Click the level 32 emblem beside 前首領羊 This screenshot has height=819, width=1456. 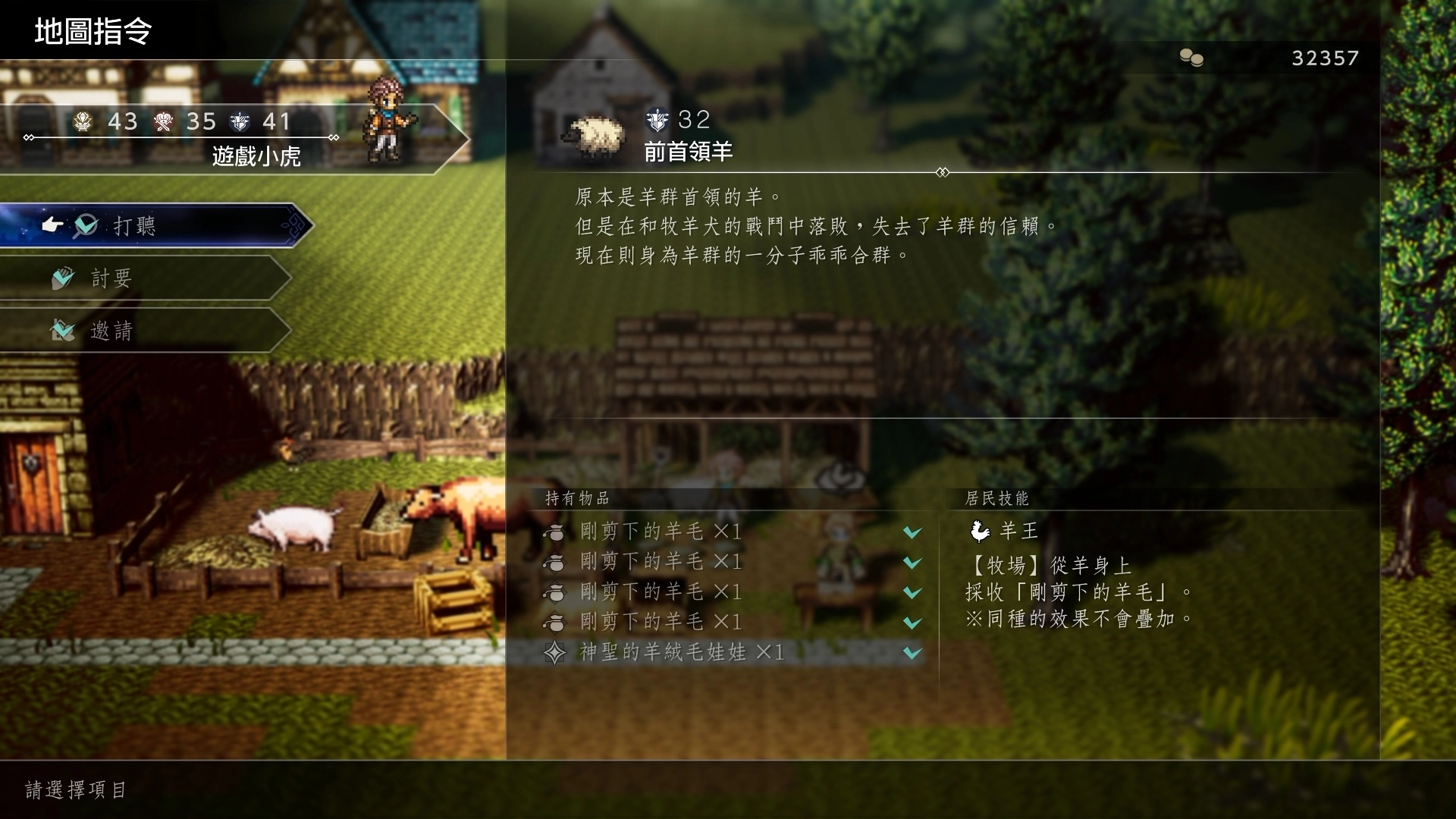click(x=658, y=120)
